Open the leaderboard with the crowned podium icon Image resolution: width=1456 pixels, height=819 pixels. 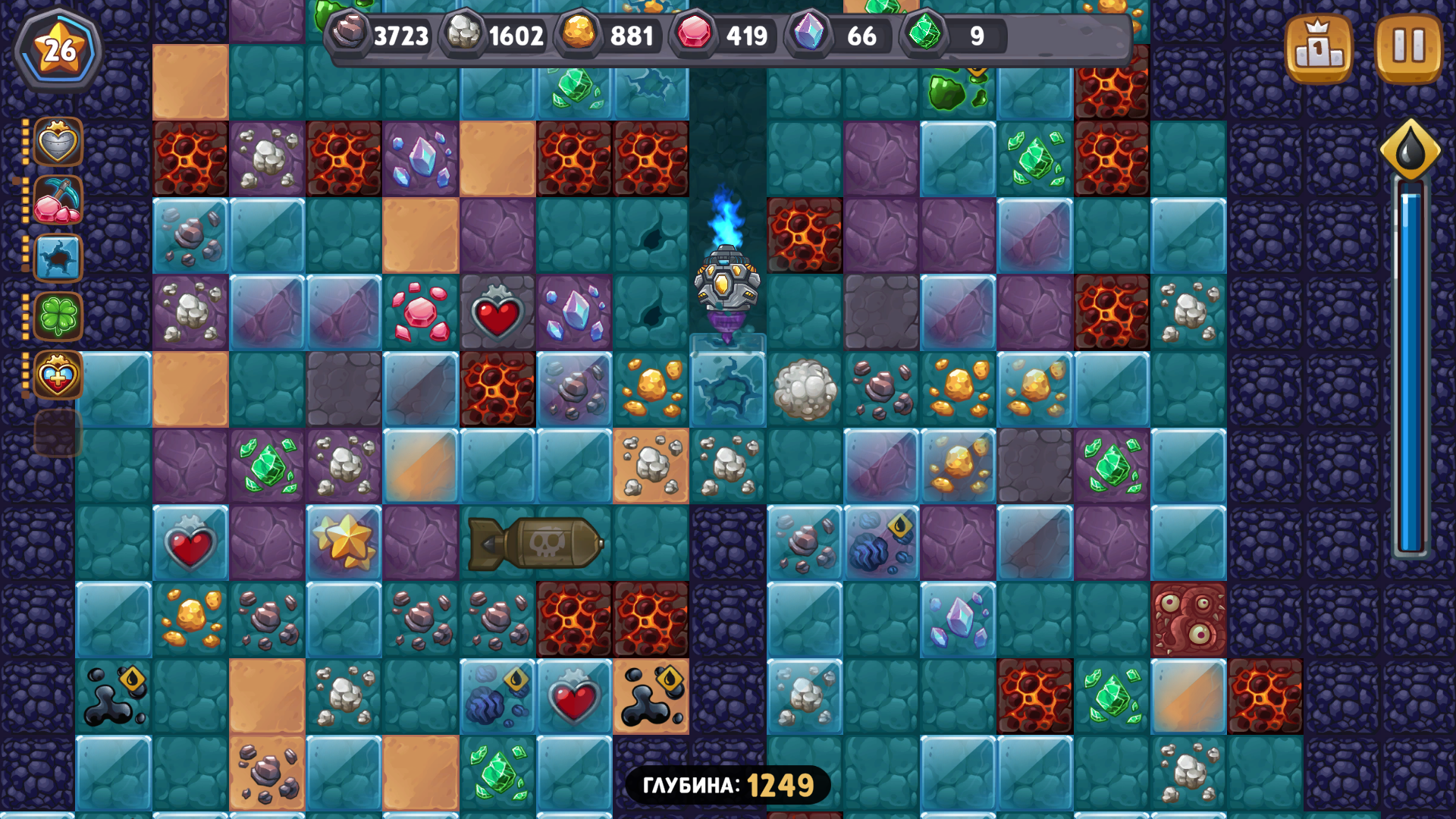1320,48
